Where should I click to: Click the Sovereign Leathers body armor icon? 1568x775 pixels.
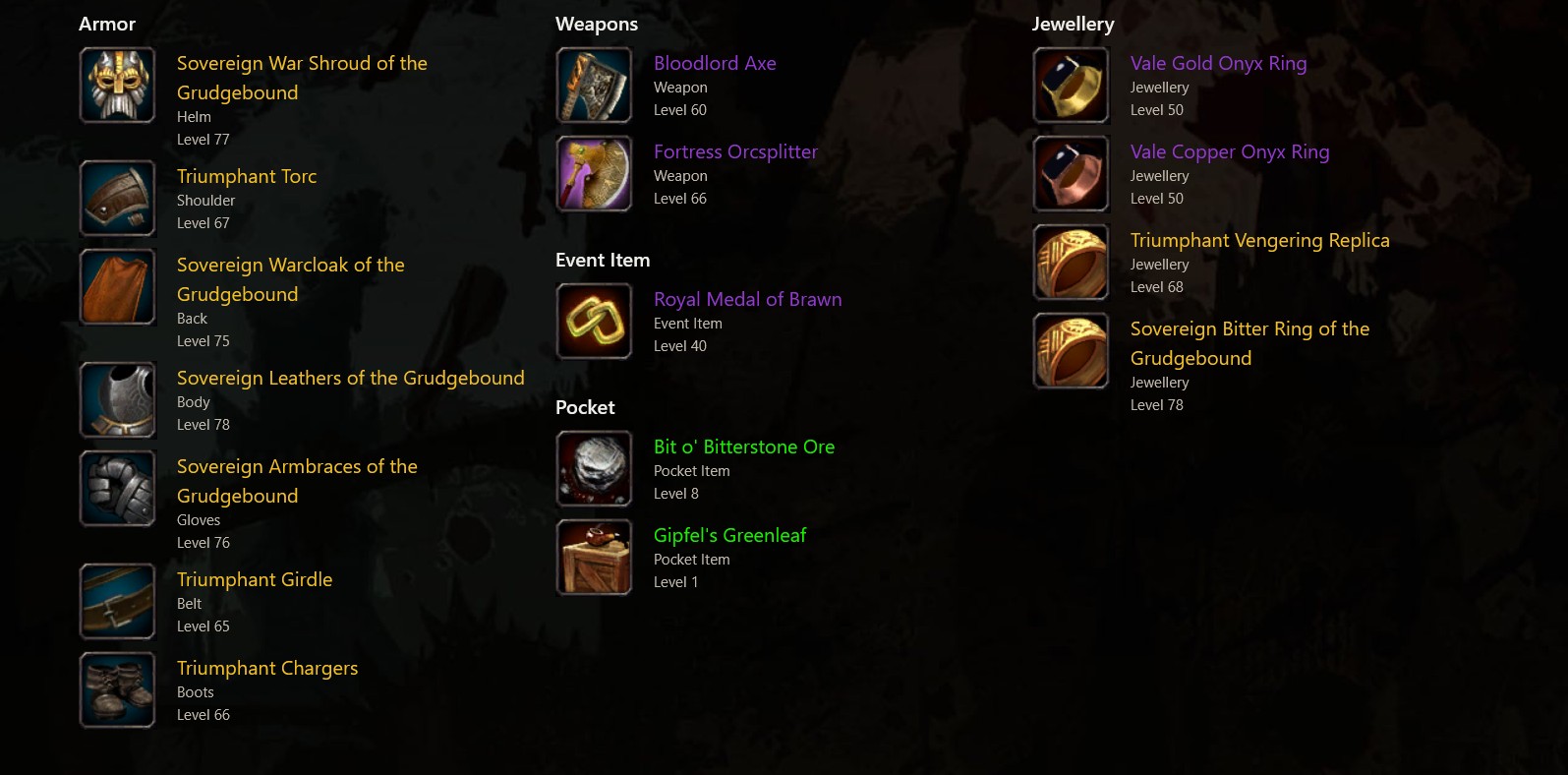click(x=117, y=400)
